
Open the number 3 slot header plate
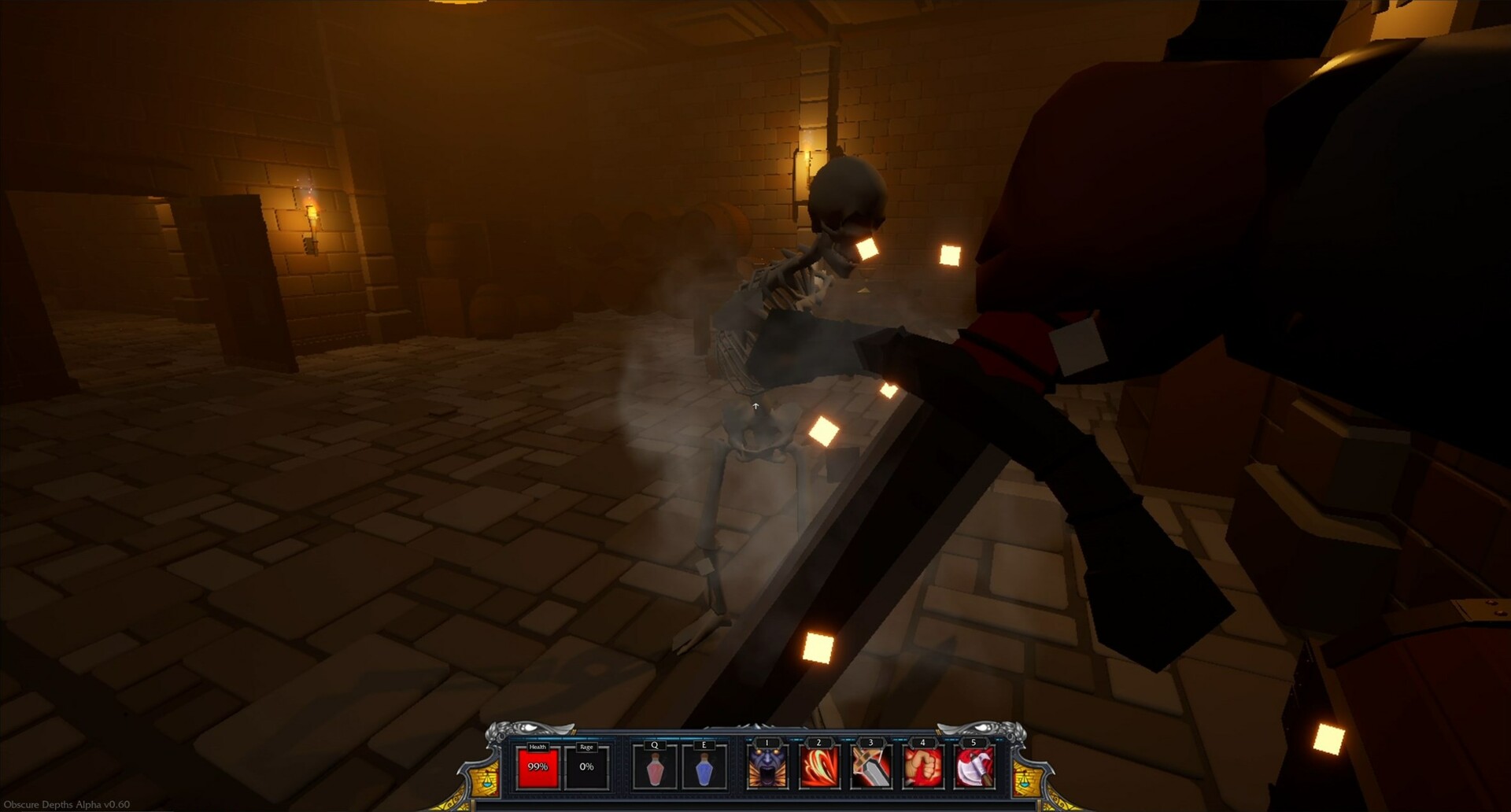coord(871,743)
